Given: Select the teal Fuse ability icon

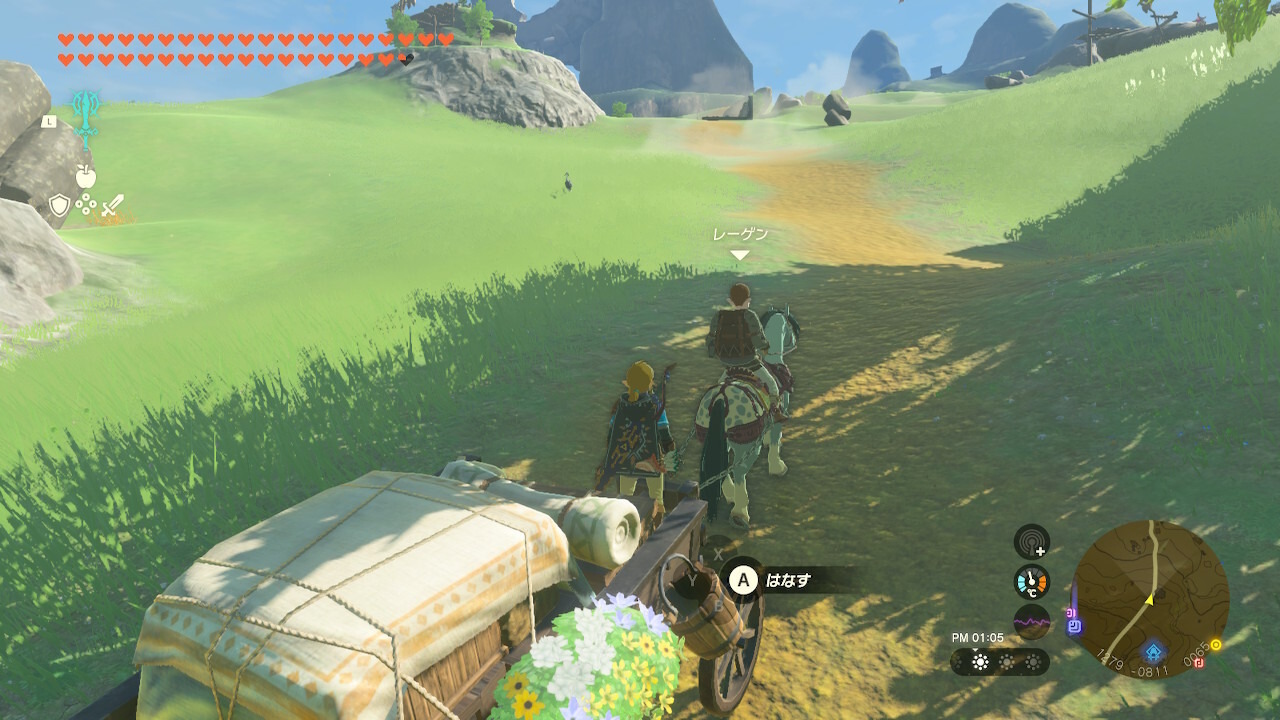Looking at the screenshot, I should 84,119.
